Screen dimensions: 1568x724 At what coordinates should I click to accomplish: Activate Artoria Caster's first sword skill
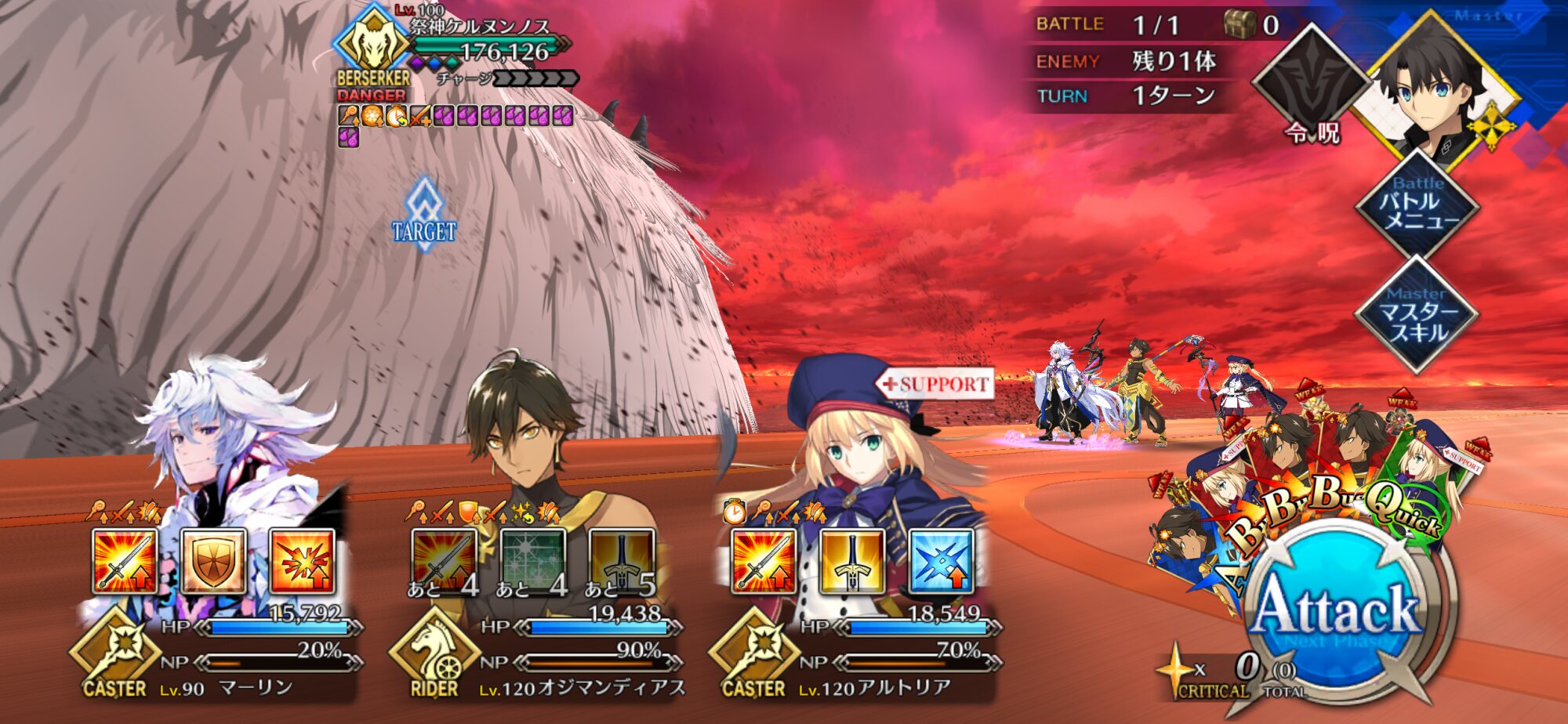point(764,561)
